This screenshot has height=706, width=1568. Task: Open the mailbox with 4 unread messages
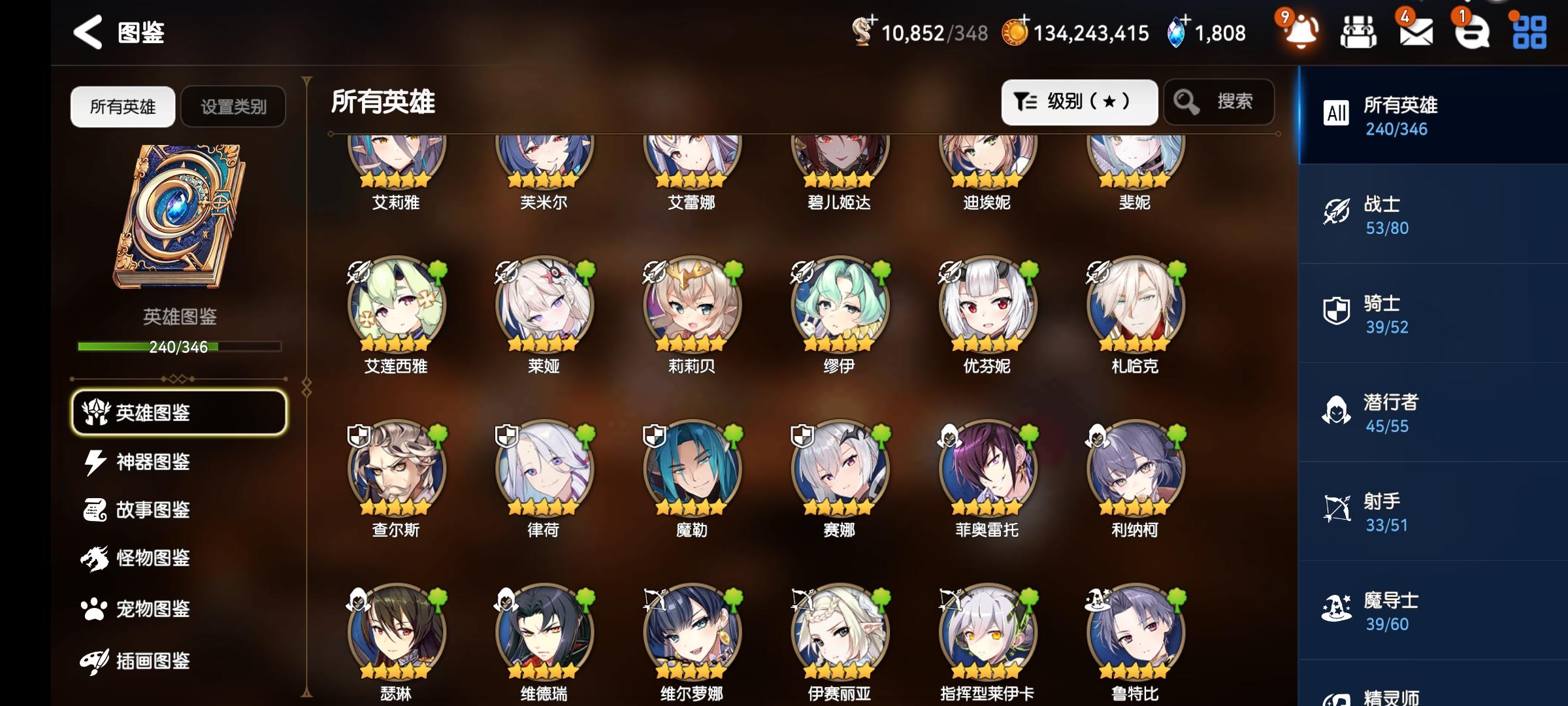point(1414,31)
